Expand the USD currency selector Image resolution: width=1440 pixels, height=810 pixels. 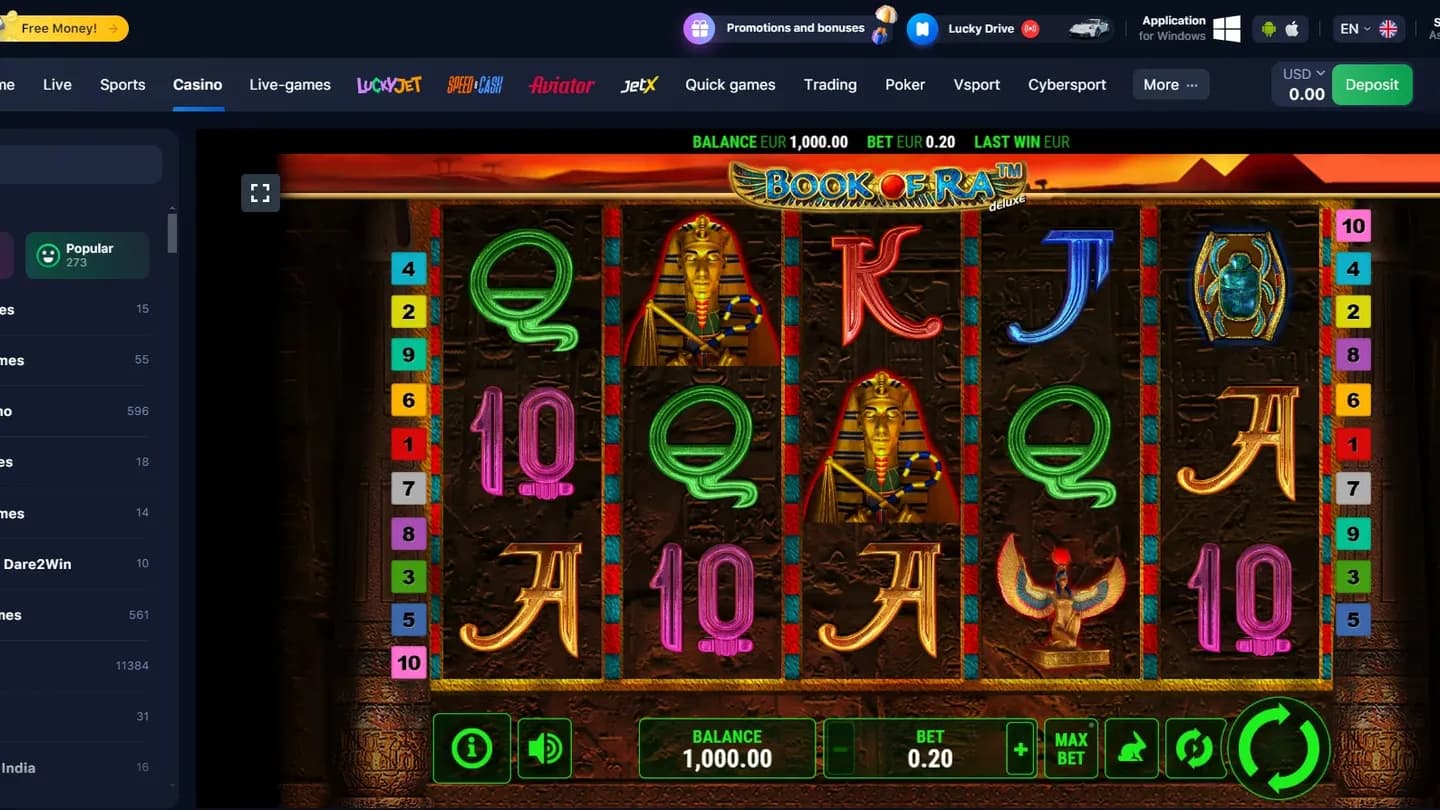point(1301,73)
